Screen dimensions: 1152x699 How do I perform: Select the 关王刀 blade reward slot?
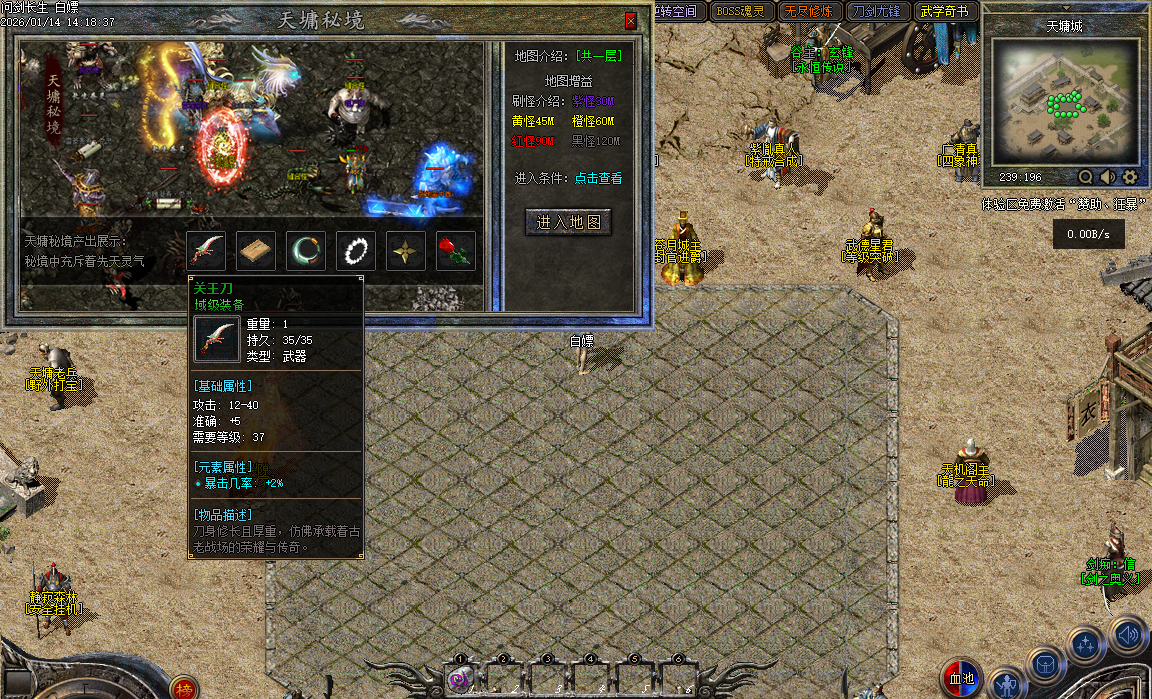(206, 251)
